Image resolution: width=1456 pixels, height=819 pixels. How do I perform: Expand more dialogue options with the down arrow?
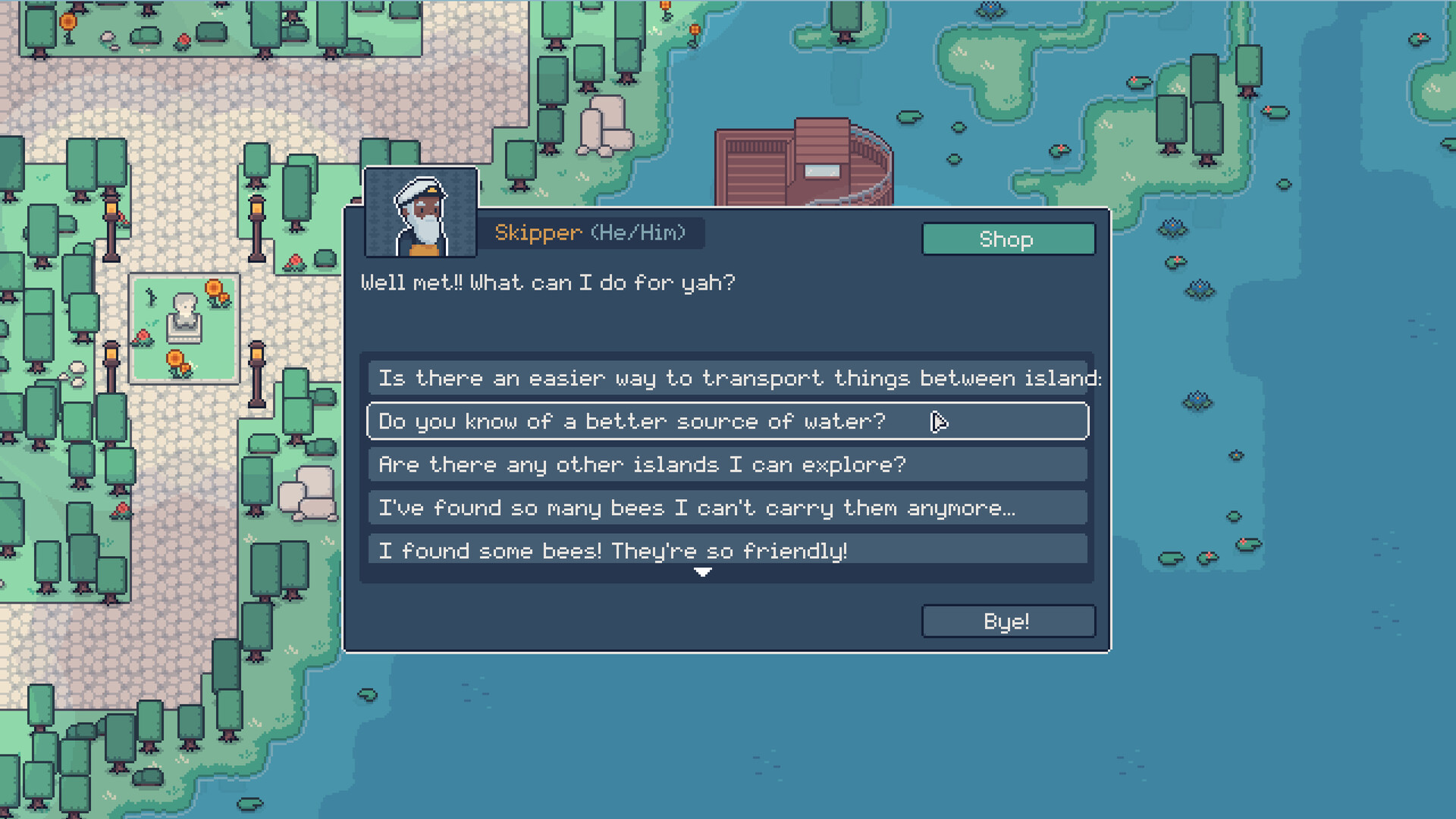tap(703, 573)
